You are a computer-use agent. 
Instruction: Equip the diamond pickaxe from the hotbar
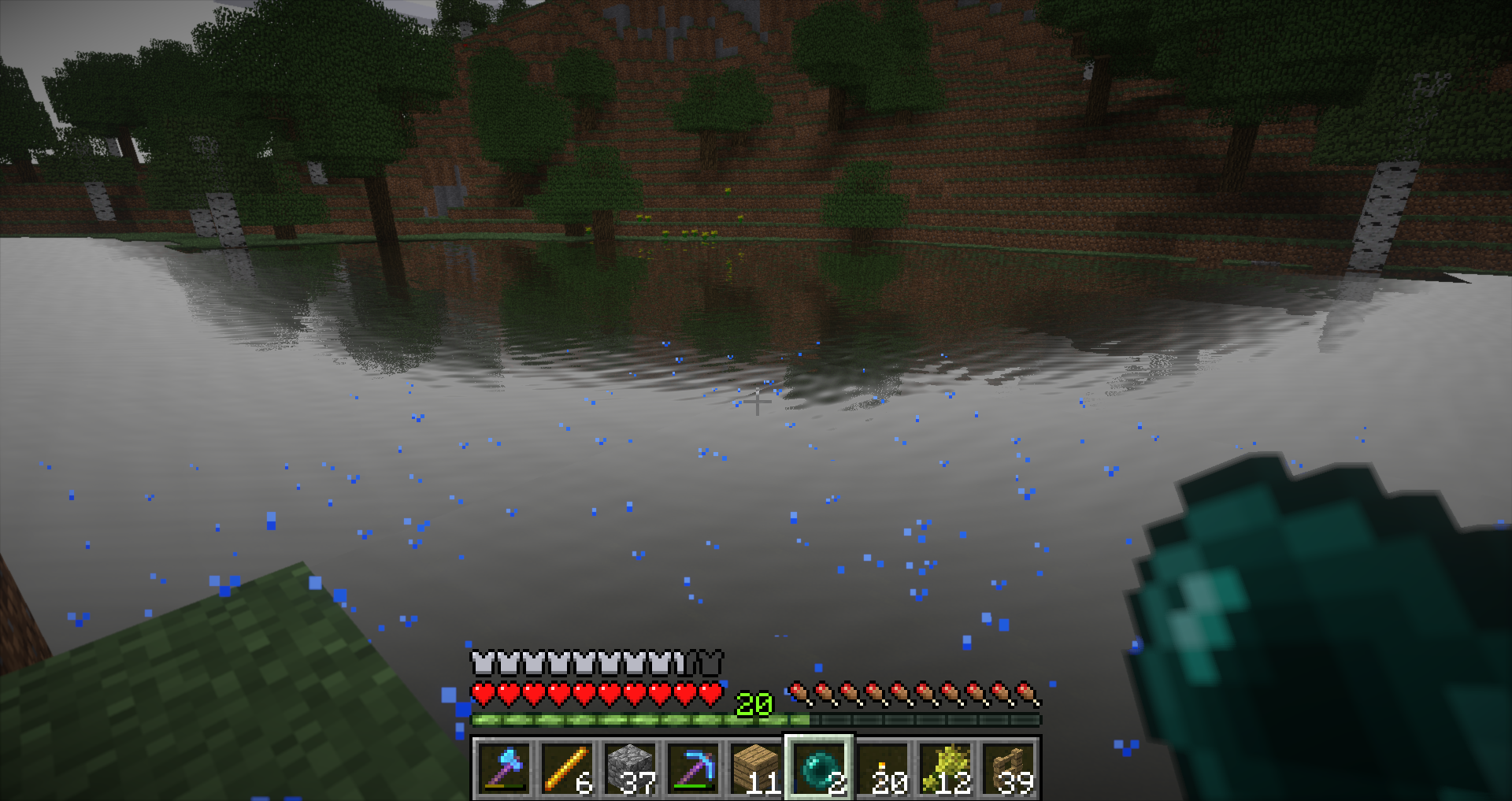tap(693, 768)
